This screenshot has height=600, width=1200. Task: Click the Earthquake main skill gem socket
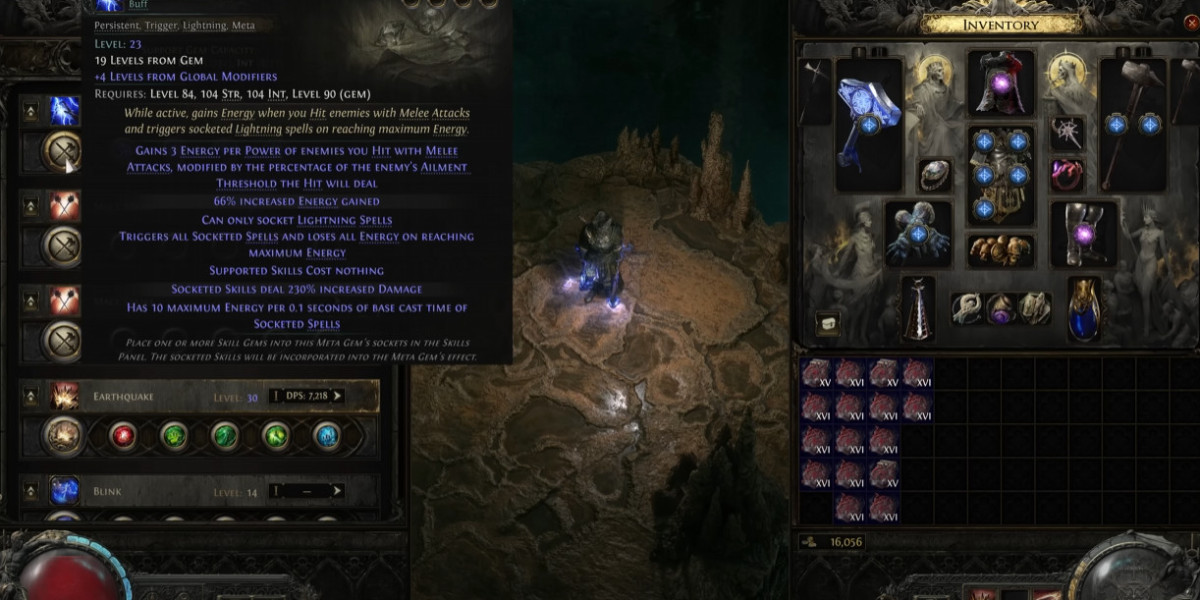[64, 436]
